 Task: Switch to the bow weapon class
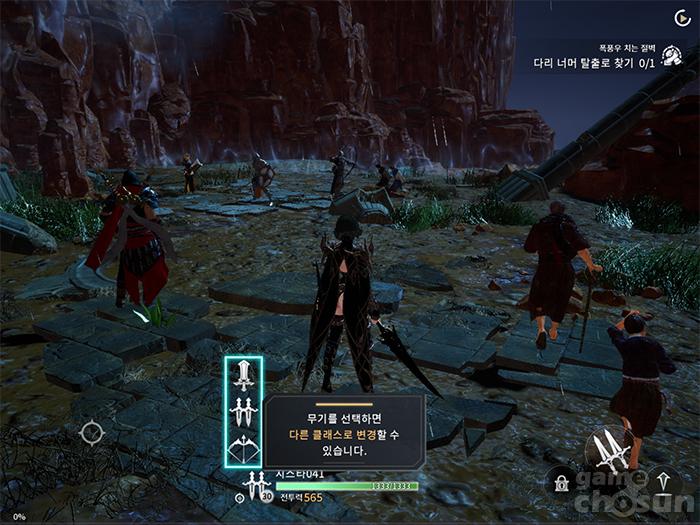tap(244, 446)
